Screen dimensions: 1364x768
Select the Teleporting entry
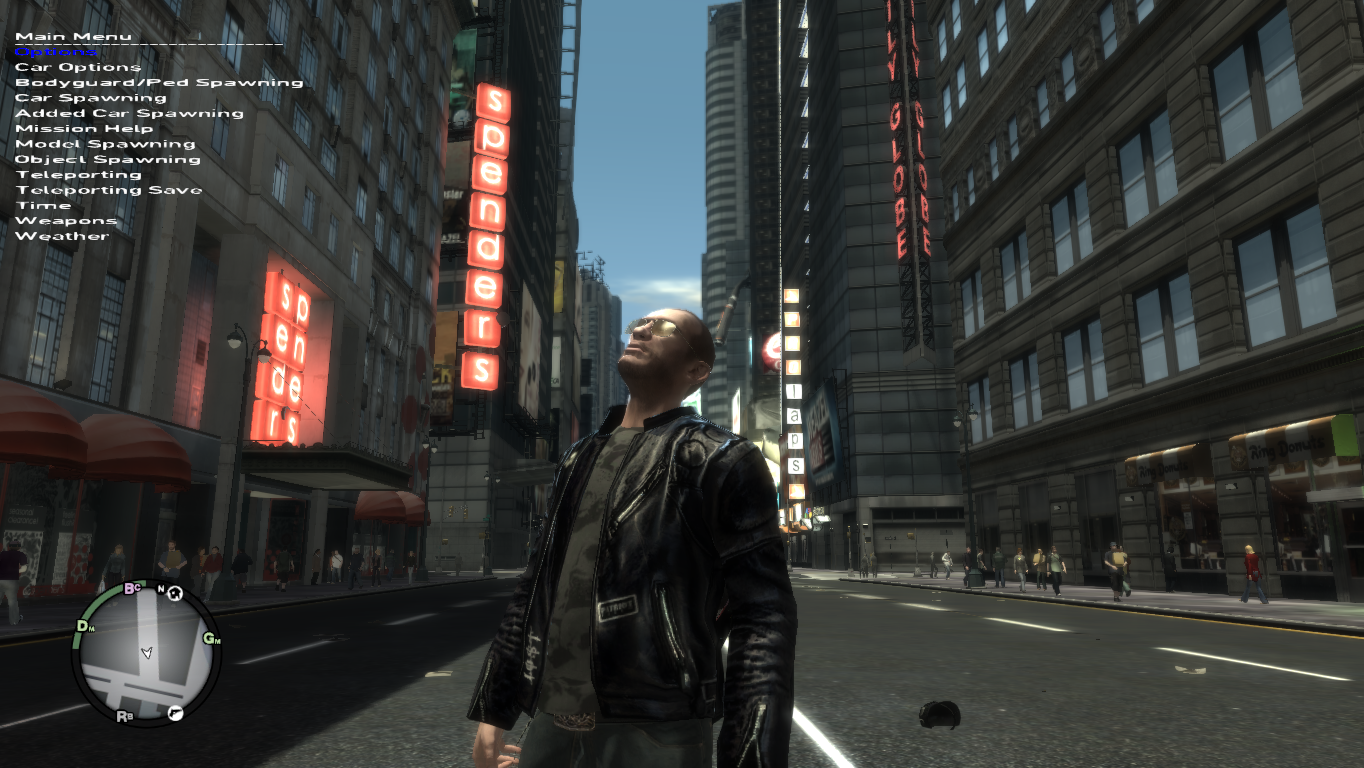pos(78,175)
